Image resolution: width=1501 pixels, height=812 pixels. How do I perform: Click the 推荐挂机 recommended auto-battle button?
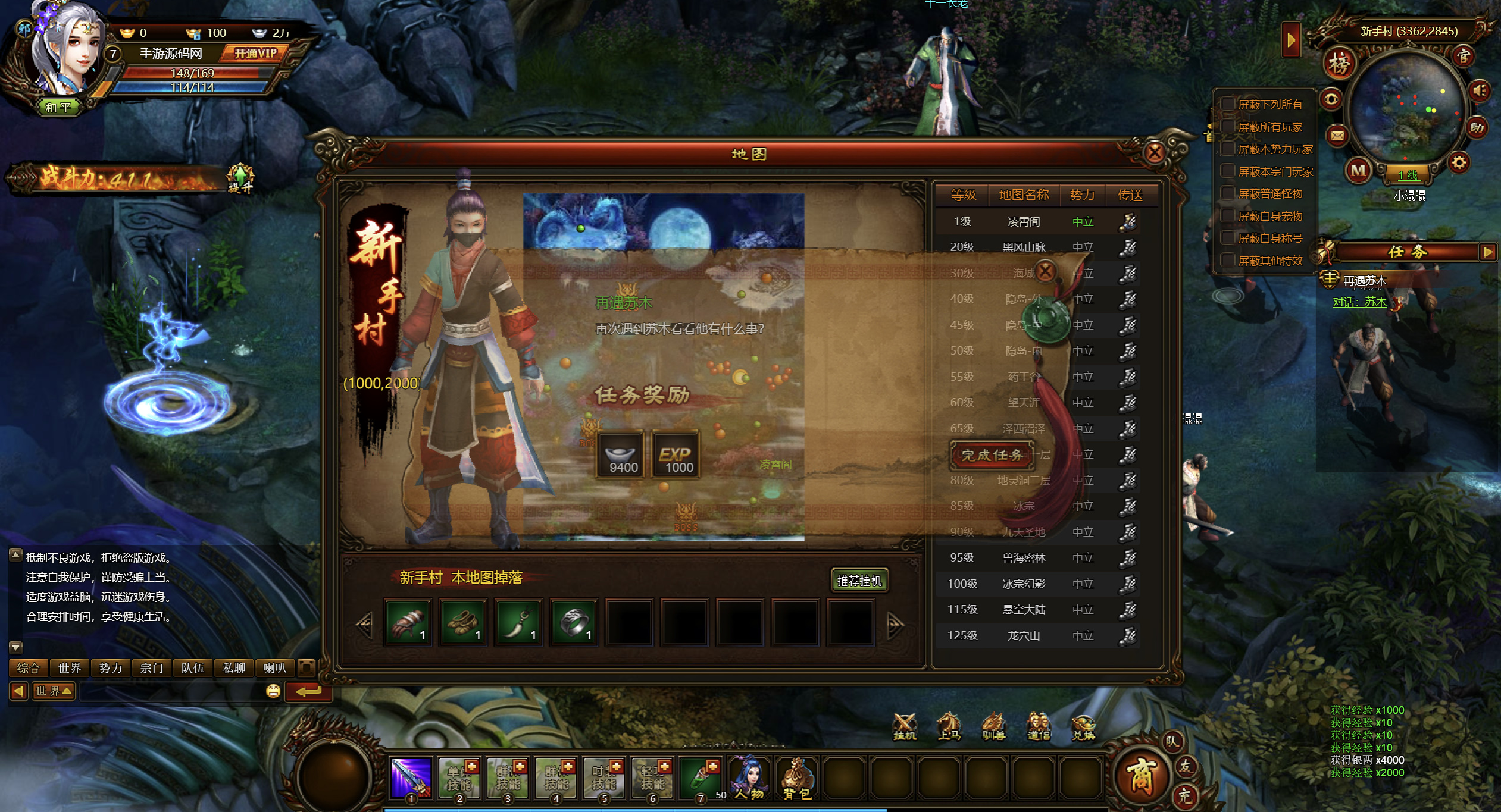859,581
